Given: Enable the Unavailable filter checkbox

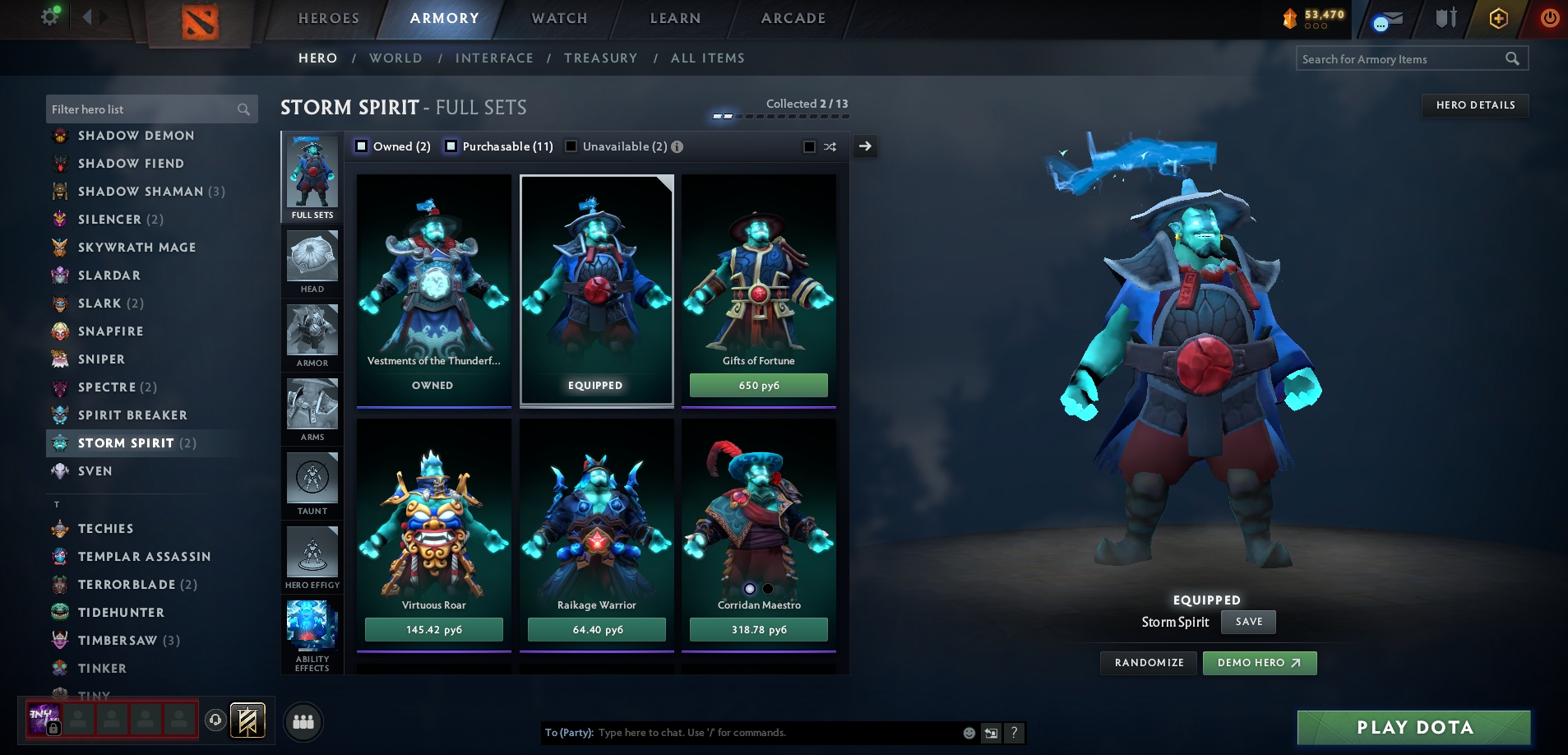Looking at the screenshot, I should tap(571, 146).
